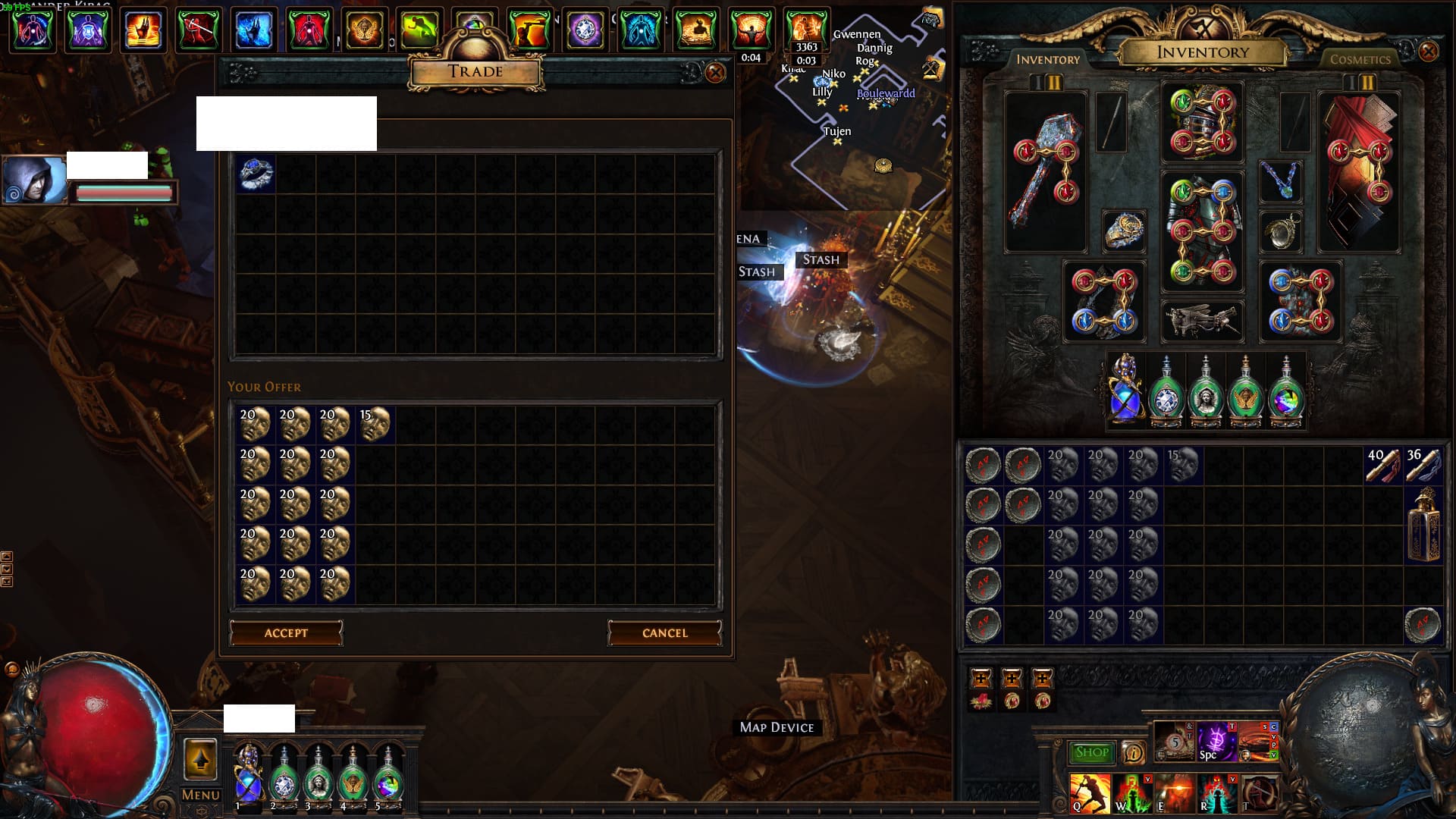Screen dimensions: 1456x819
Task: Switch to the Cosmetics tab
Action: point(1360,59)
